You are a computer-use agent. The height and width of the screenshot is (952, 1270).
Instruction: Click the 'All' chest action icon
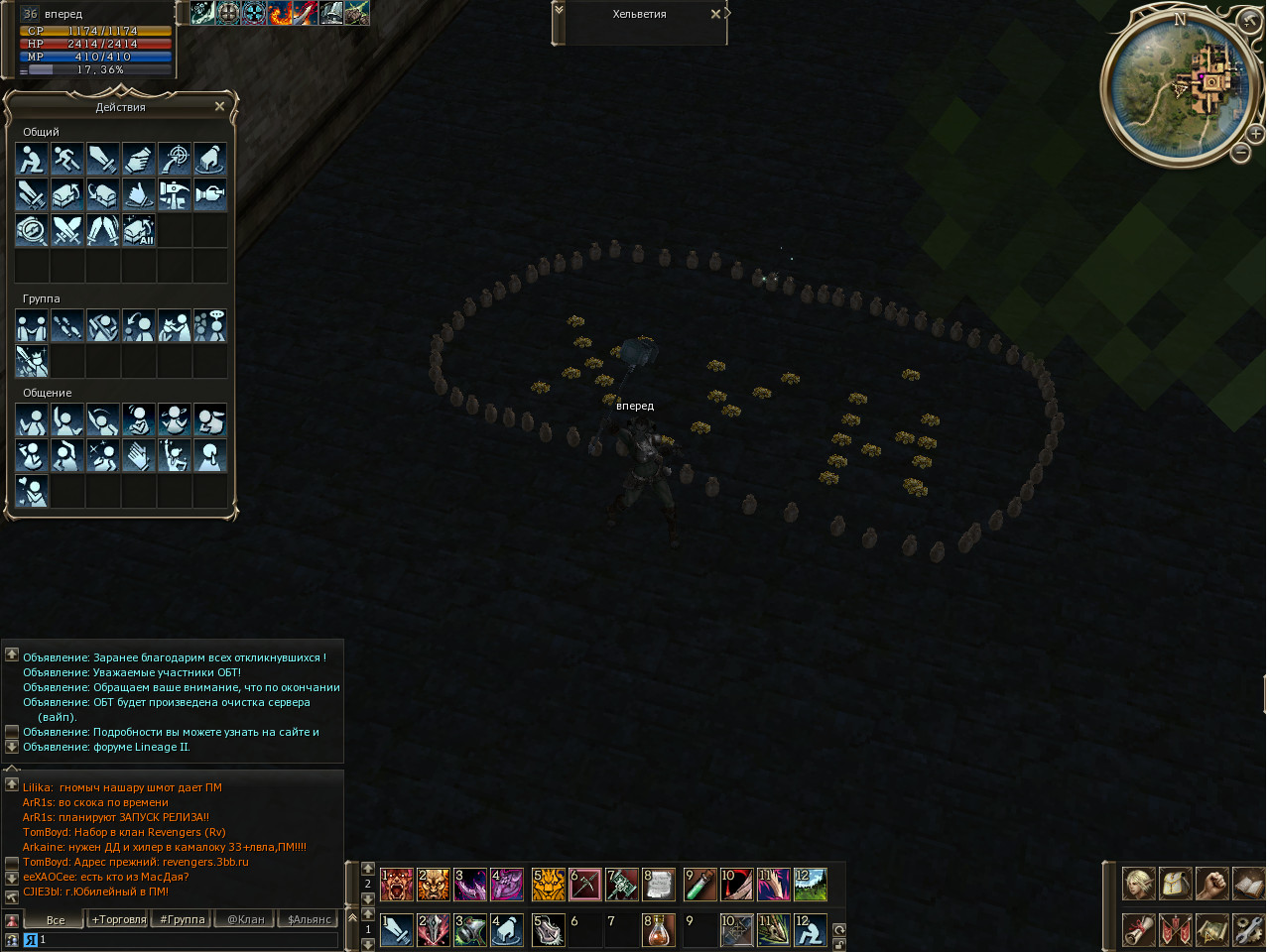(x=139, y=230)
